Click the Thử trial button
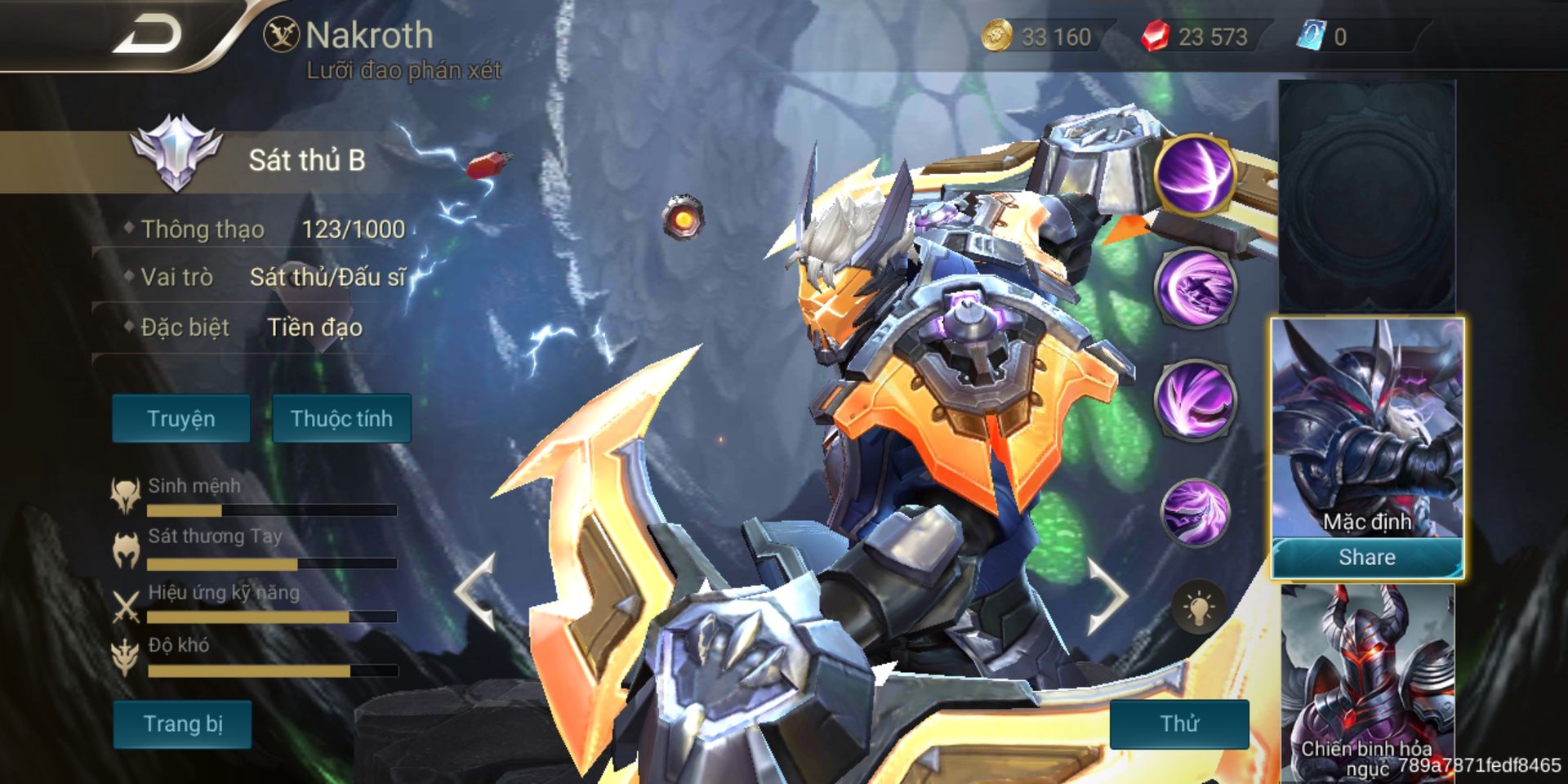 point(1179,724)
